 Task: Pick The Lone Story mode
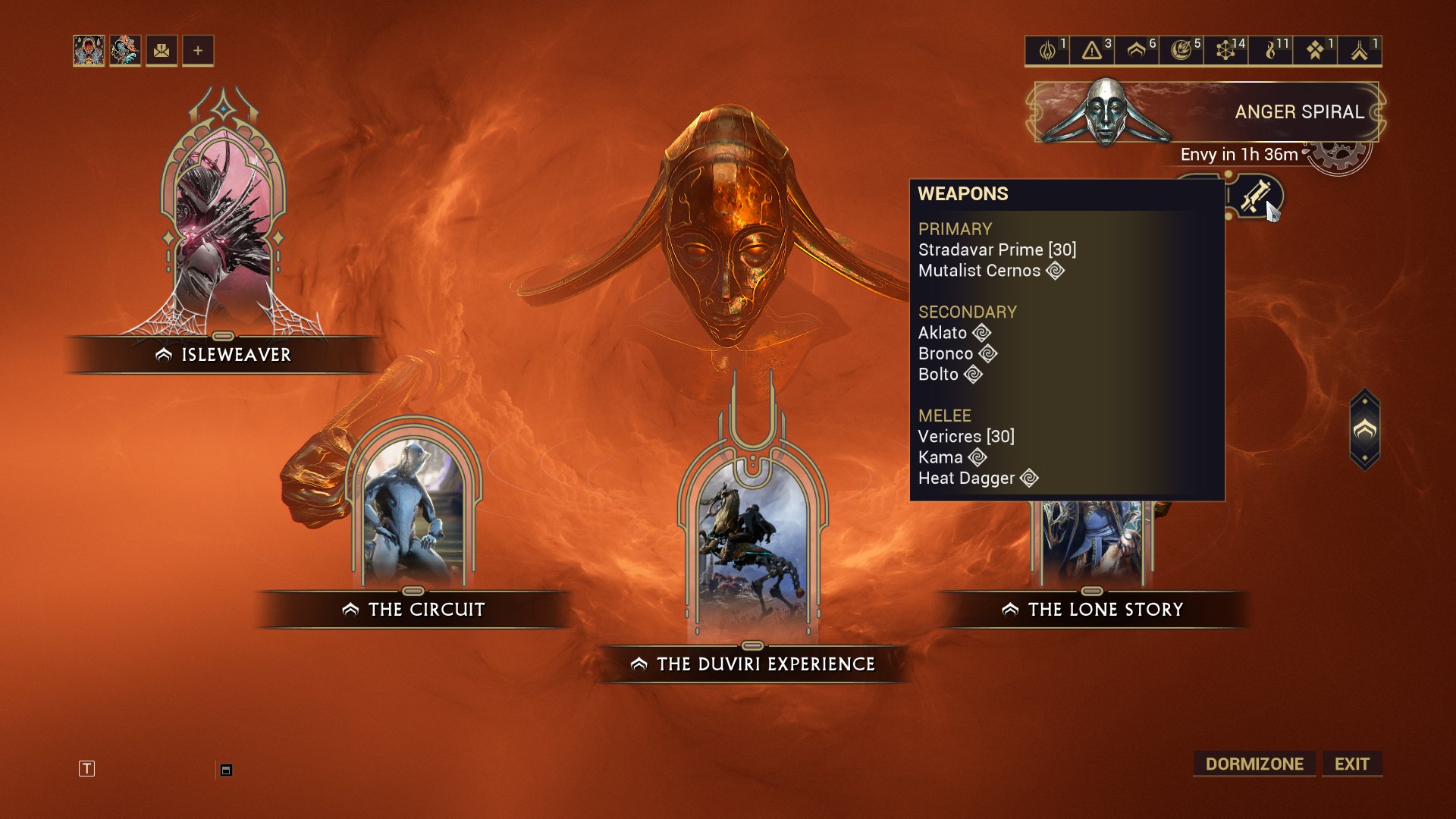coord(1093,609)
